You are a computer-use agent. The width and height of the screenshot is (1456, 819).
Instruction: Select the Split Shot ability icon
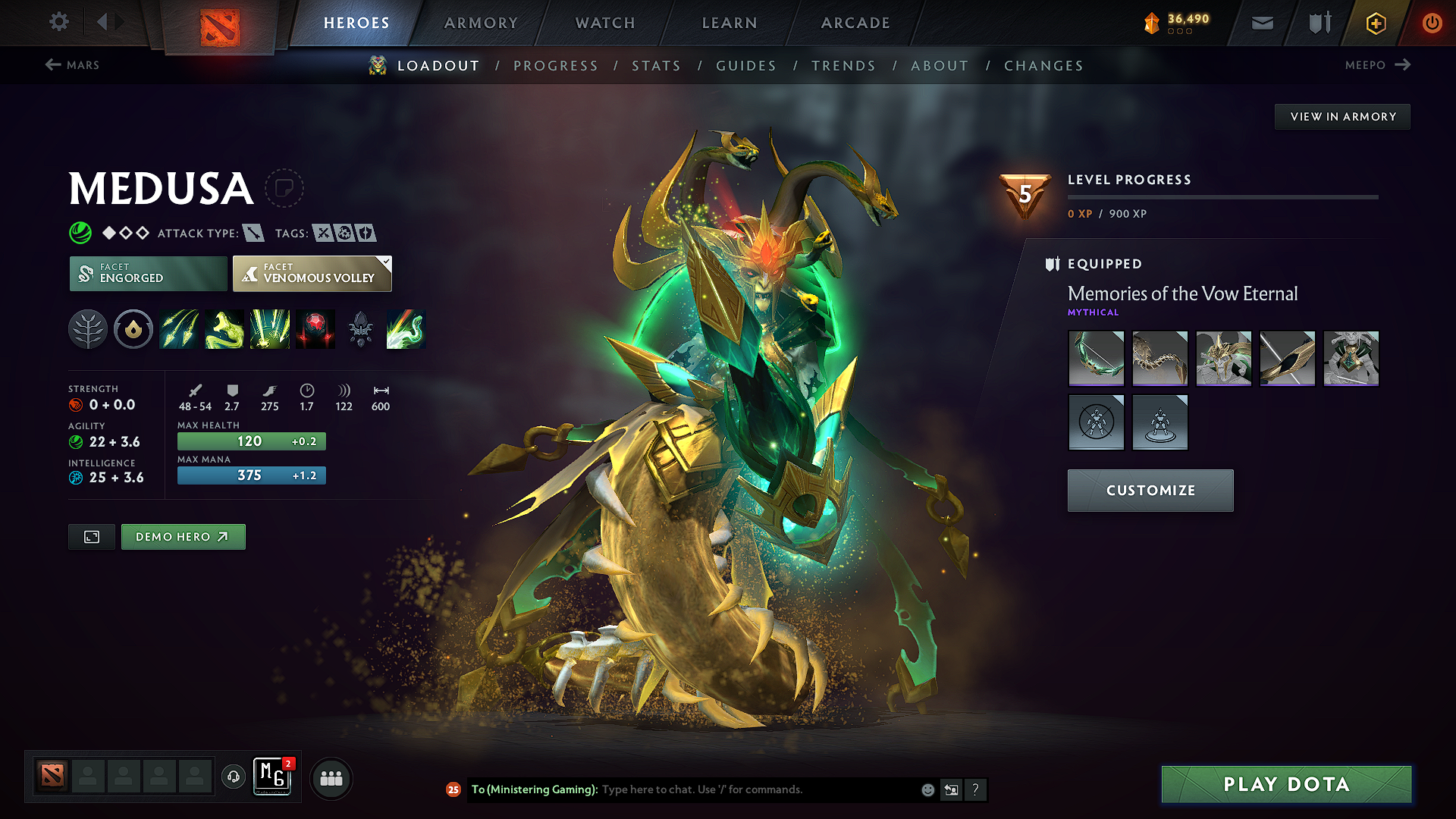(x=179, y=329)
